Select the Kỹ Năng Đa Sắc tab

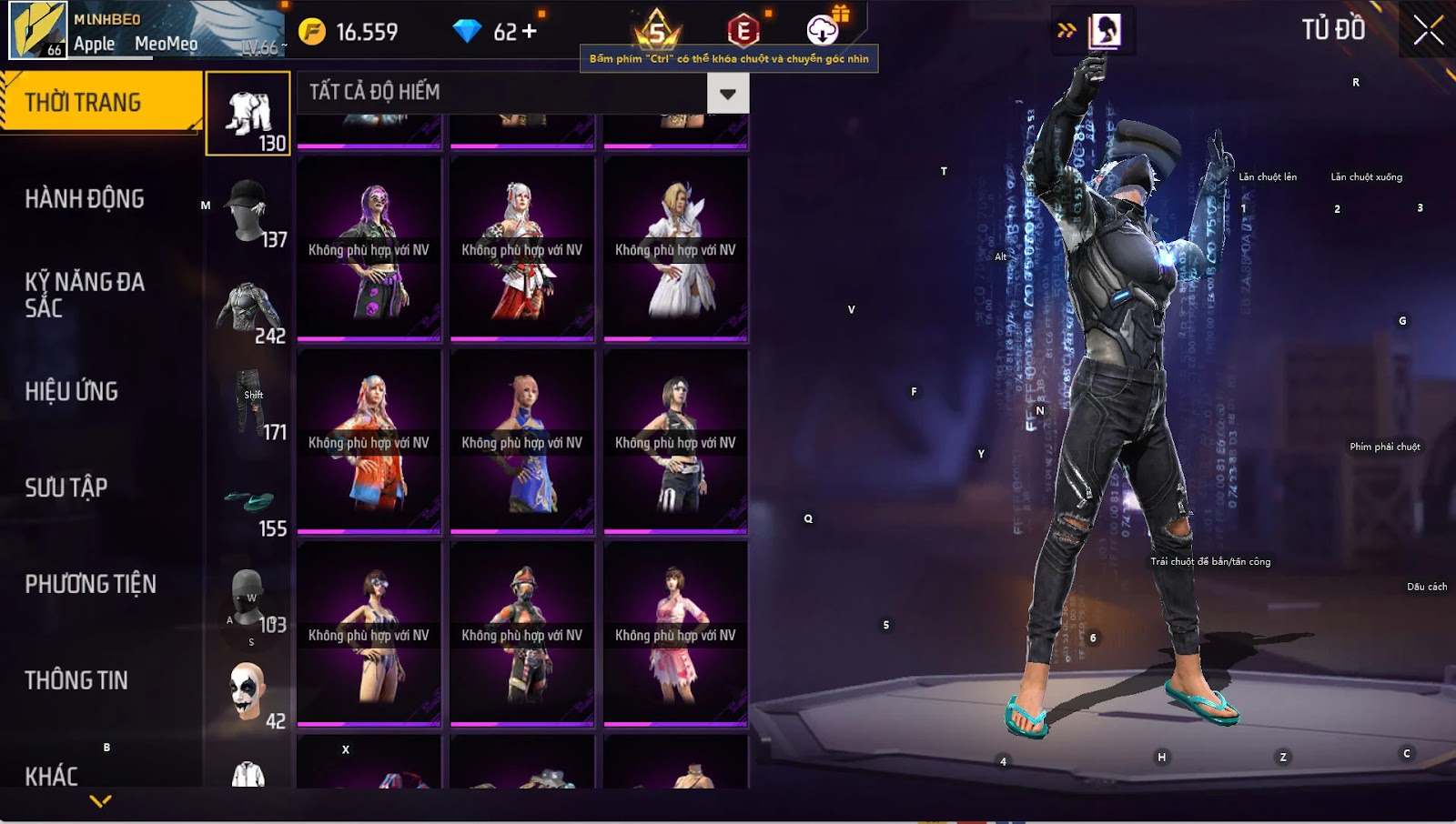point(85,295)
